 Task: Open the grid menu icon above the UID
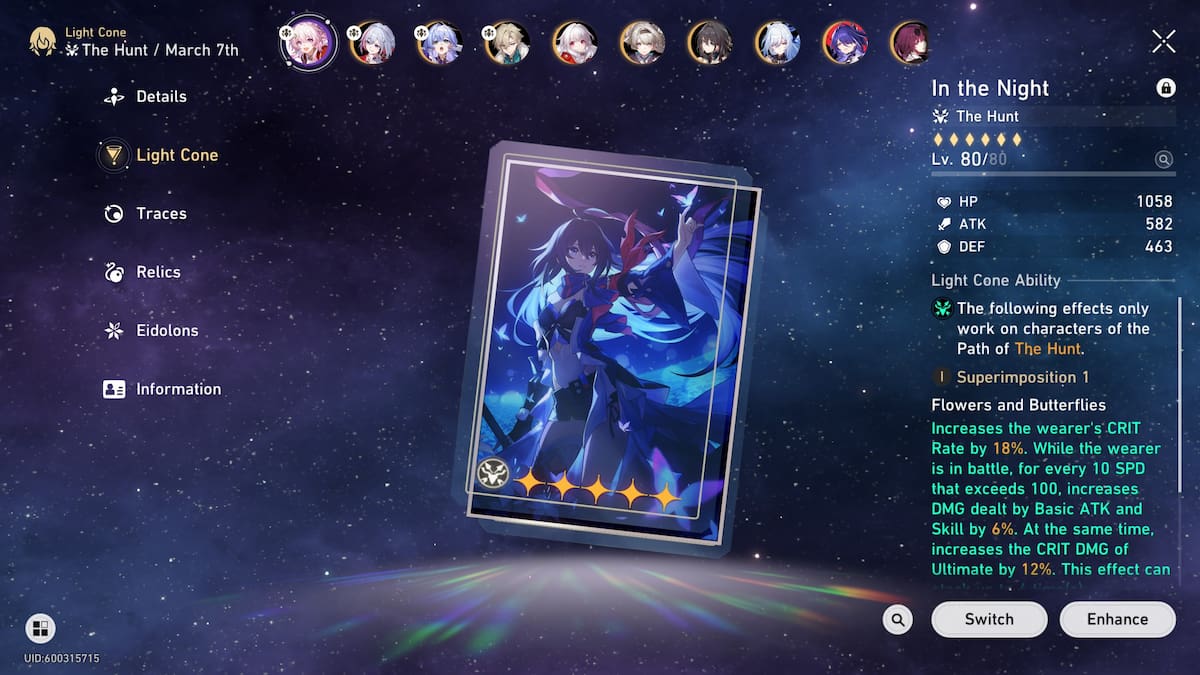click(40, 629)
